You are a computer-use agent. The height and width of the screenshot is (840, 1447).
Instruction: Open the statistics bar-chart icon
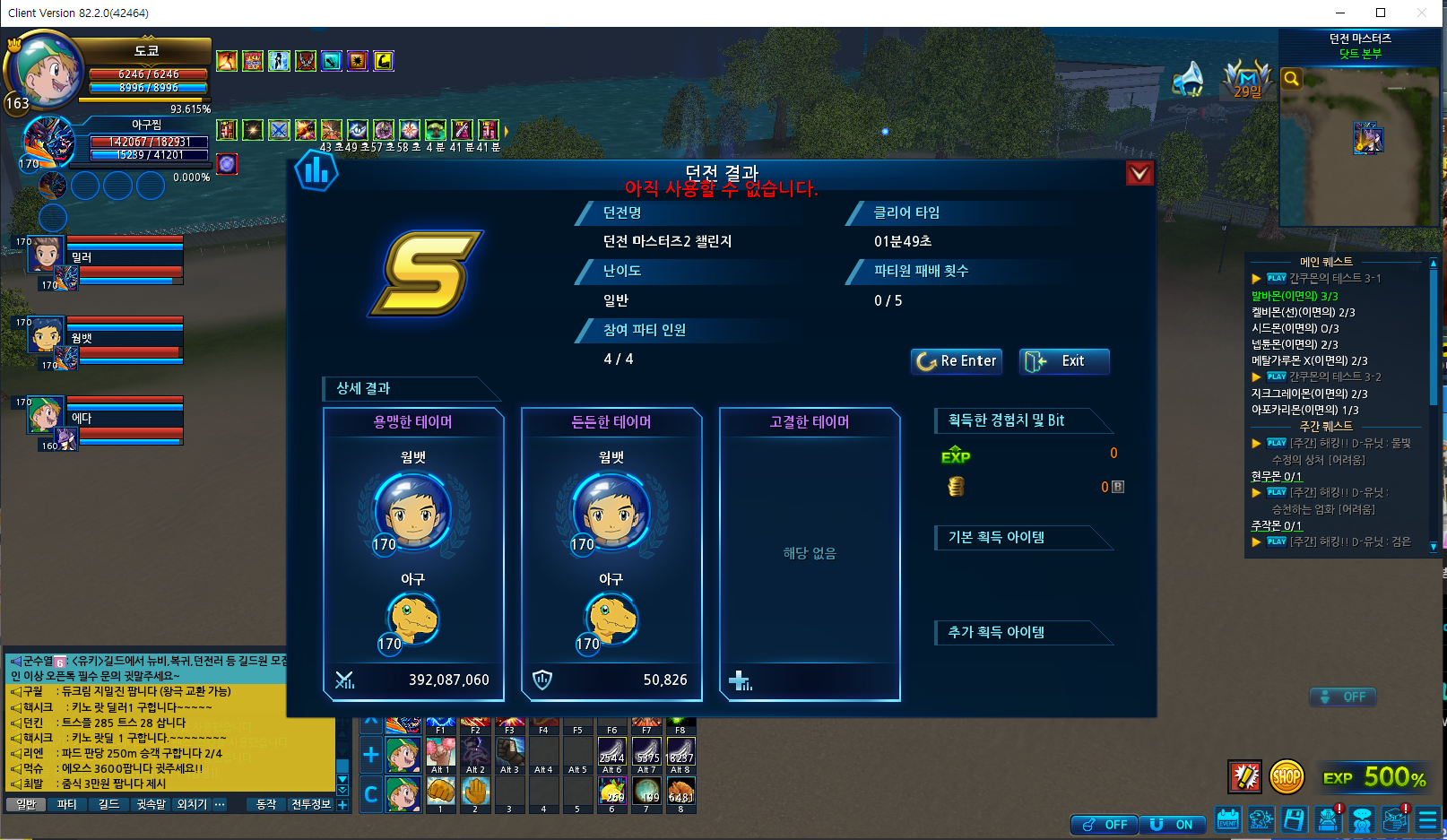[316, 170]
